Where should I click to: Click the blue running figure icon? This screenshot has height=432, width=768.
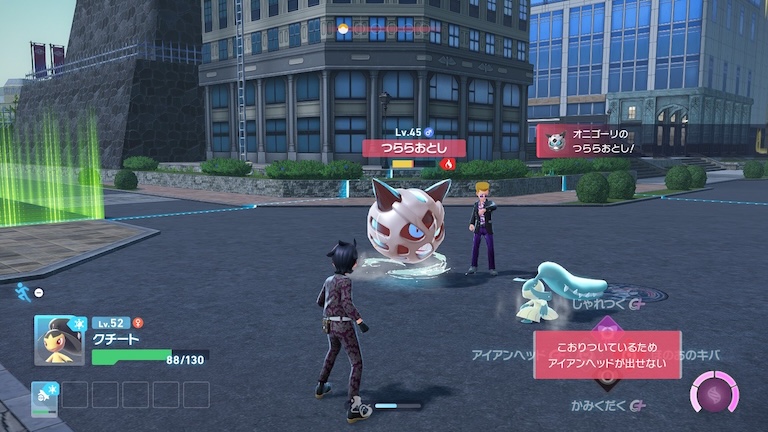tap(22, 290)
